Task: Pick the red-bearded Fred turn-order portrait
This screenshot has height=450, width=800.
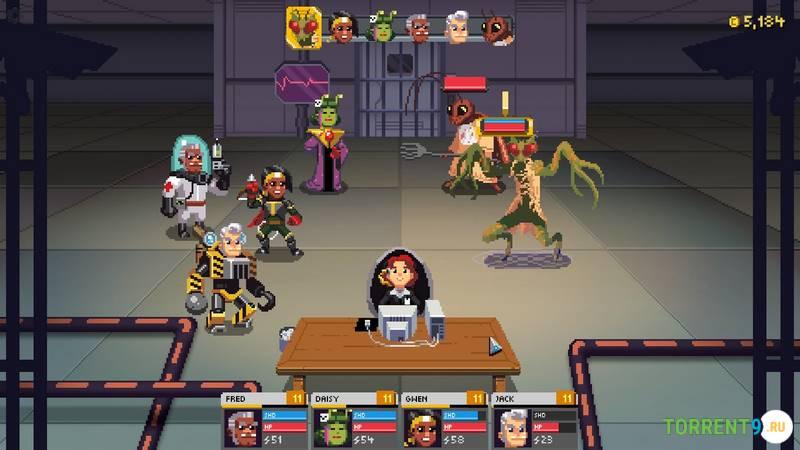Action: [420, 27]
